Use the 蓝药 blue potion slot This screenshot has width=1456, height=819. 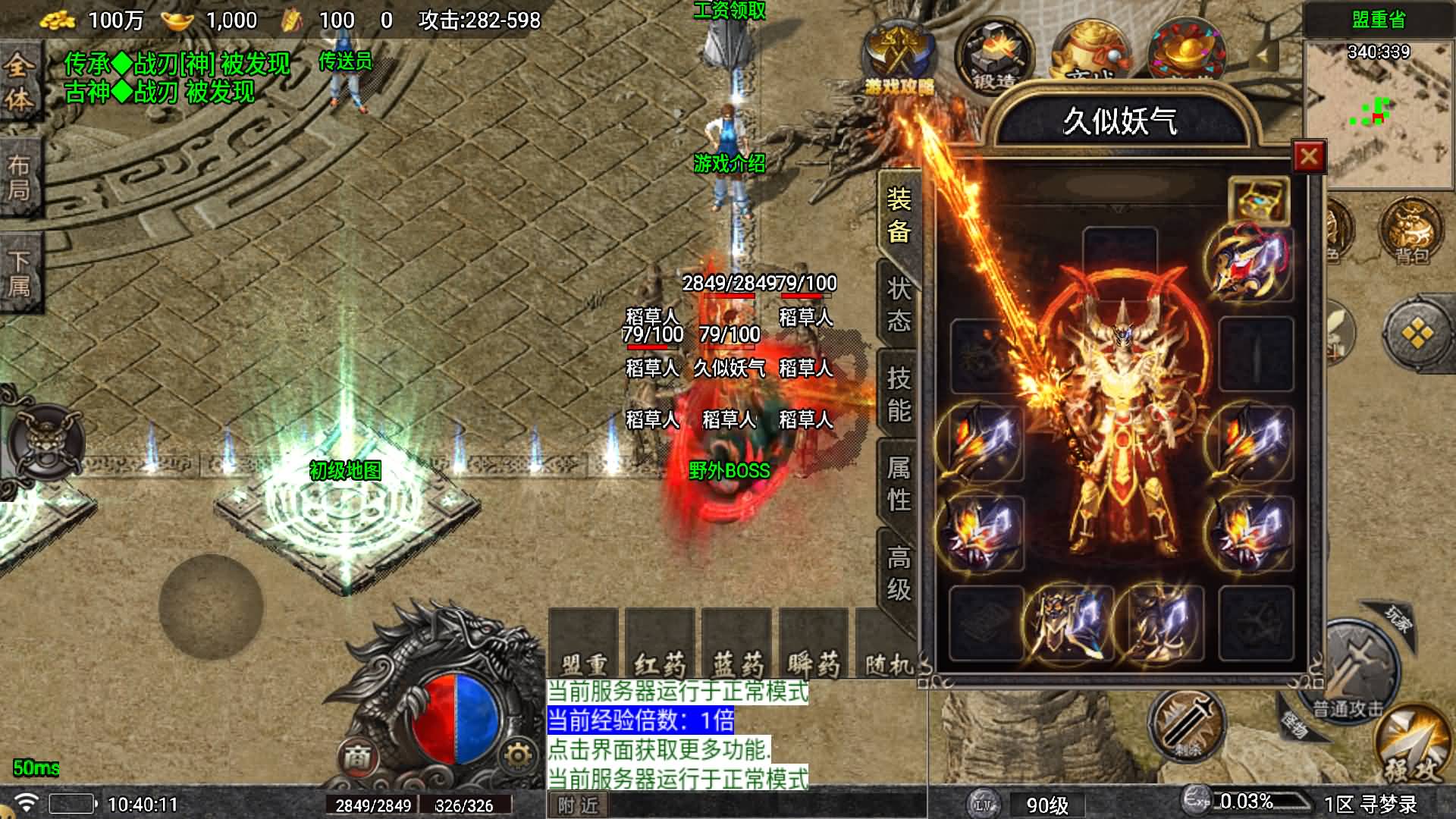pyautogui.click(x=737, y=645)
